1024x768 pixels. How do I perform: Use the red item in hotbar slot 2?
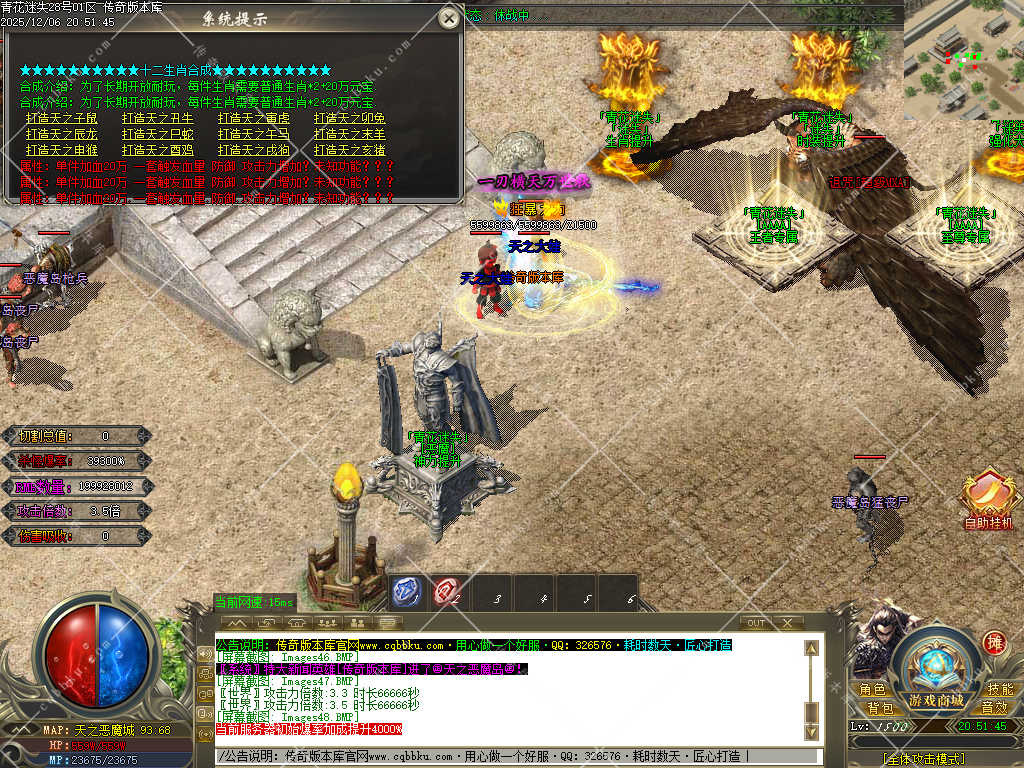[446, 593]
